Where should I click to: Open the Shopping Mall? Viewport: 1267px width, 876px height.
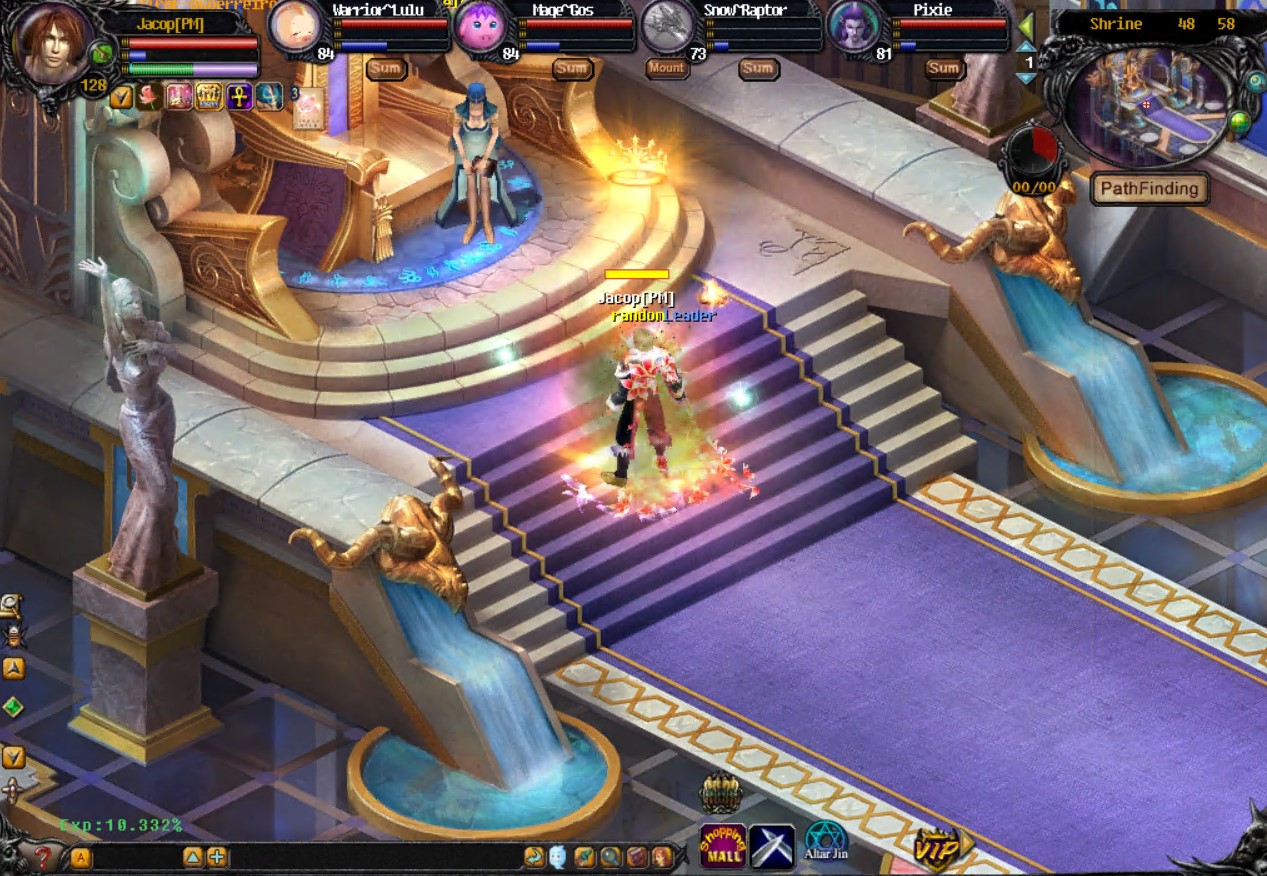(x=723, y=846)
